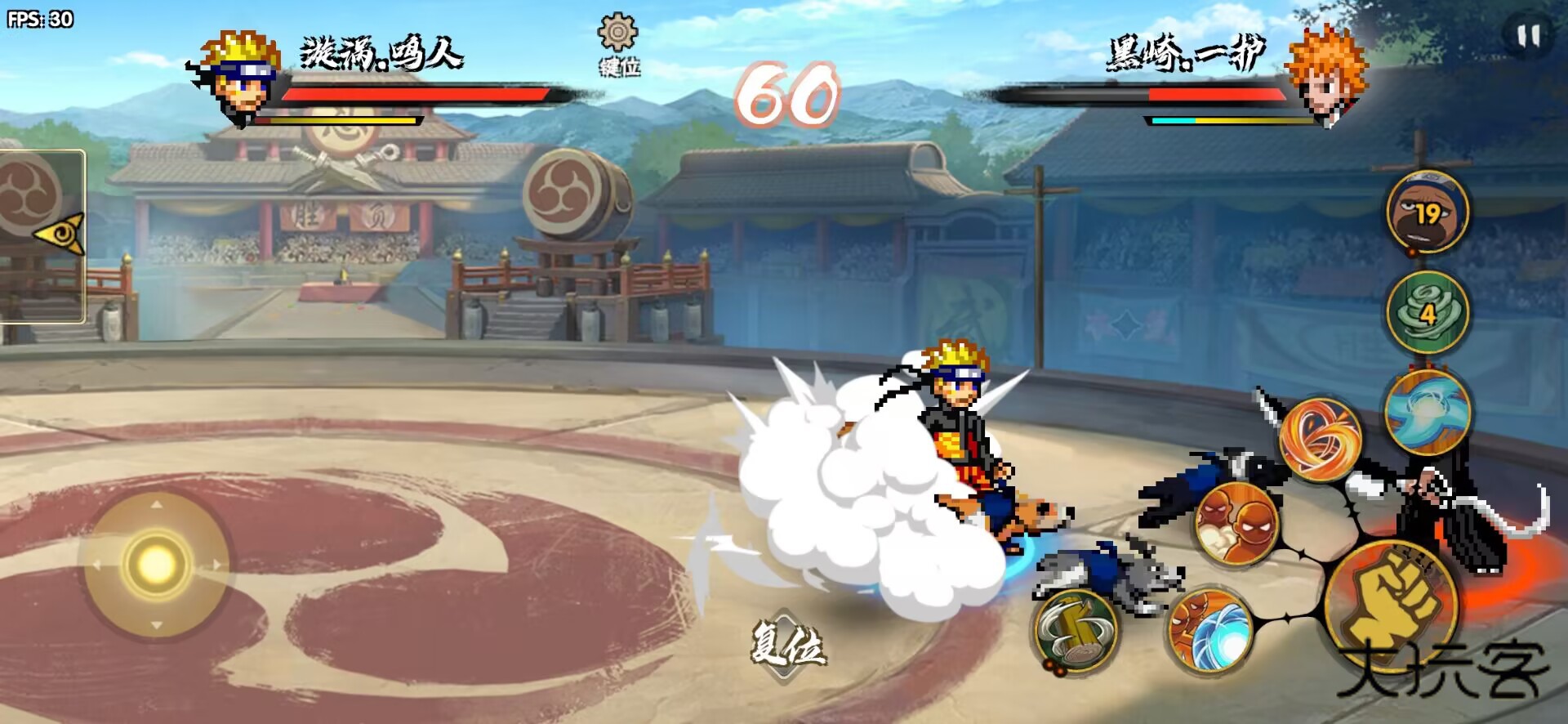
Task: Use the shadow clone skill
Action: (1236, 524)
